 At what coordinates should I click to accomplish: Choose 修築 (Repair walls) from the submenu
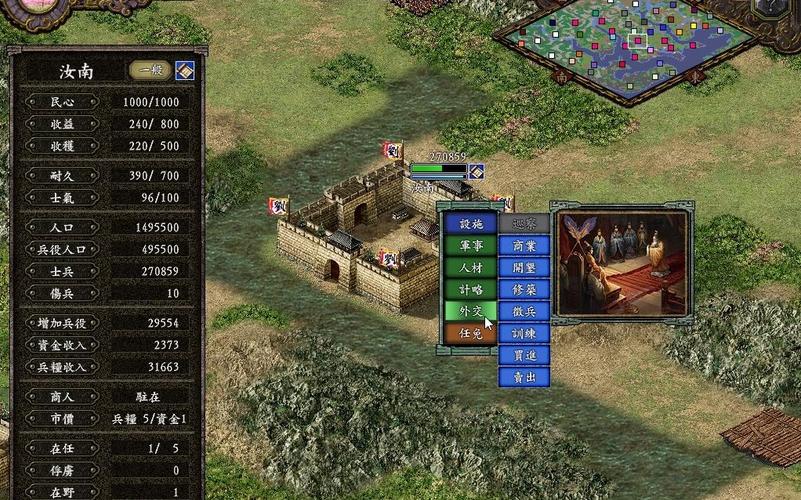[524, 289]
